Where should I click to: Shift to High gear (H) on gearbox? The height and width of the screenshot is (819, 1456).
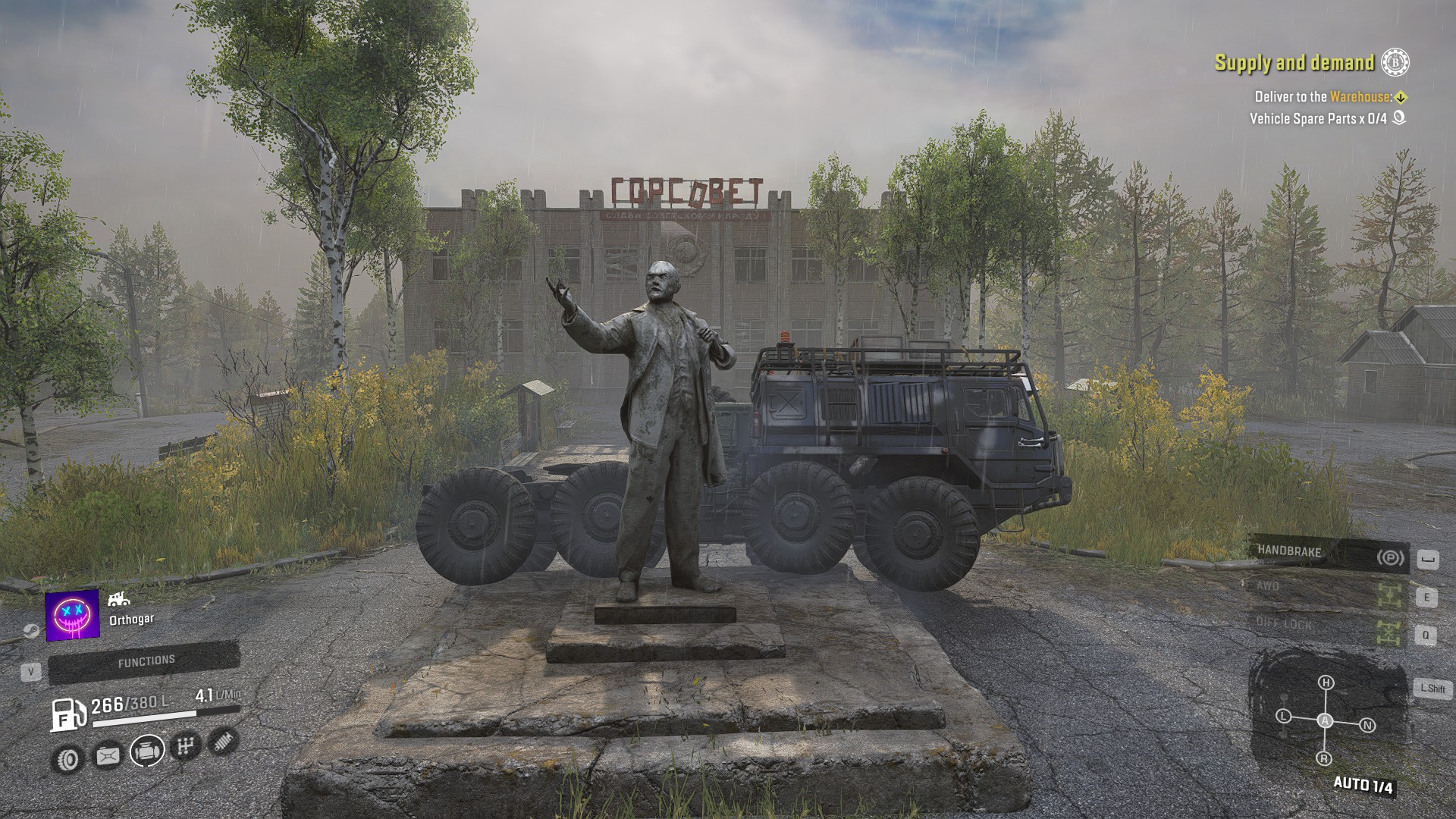click(1326, 683)
